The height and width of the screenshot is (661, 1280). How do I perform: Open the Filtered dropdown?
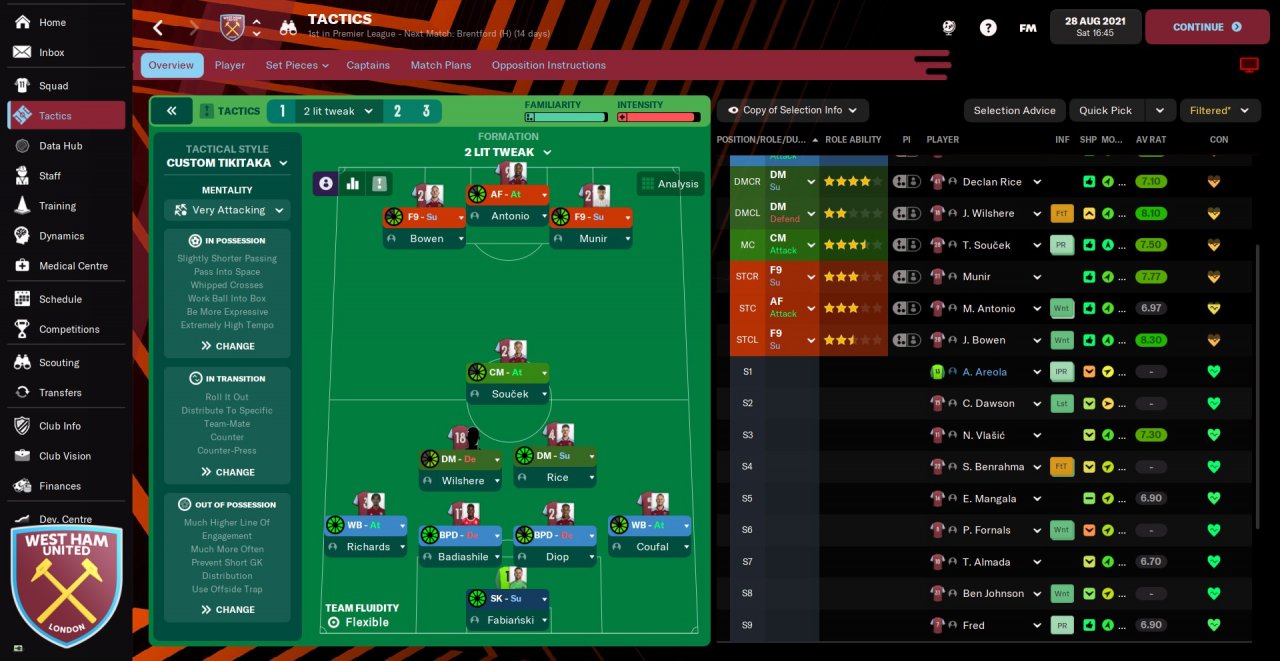pyautogui.click(x=1219, y=110)
